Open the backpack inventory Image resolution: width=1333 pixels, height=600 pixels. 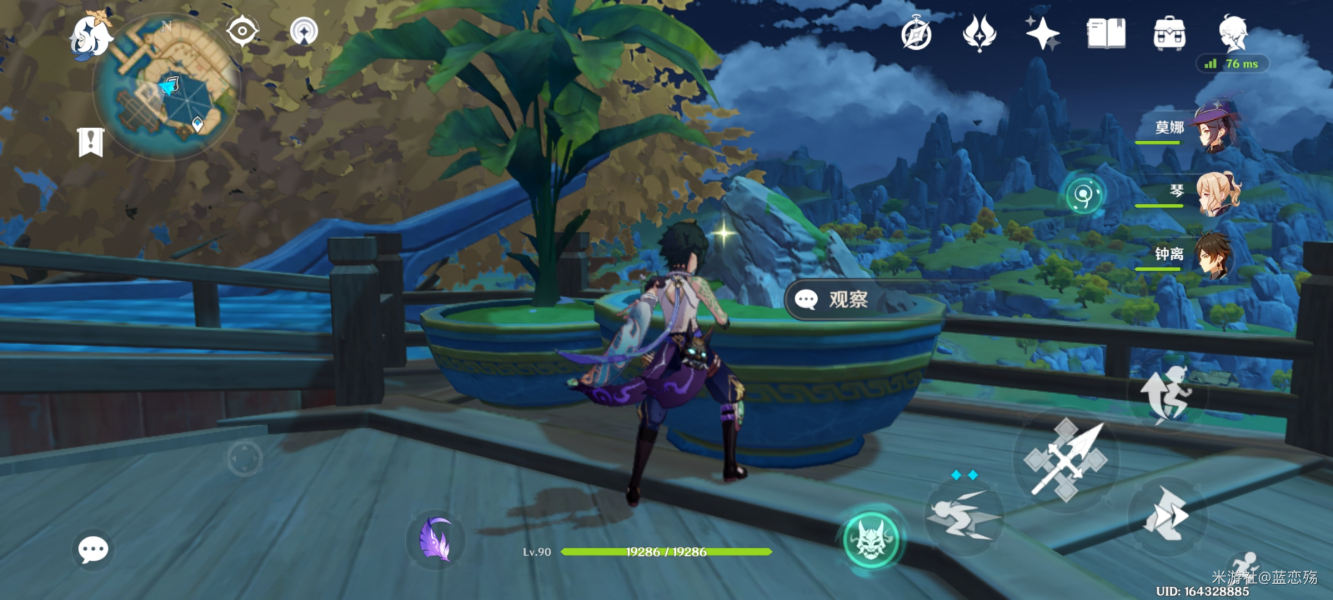tap(1169, 34)
